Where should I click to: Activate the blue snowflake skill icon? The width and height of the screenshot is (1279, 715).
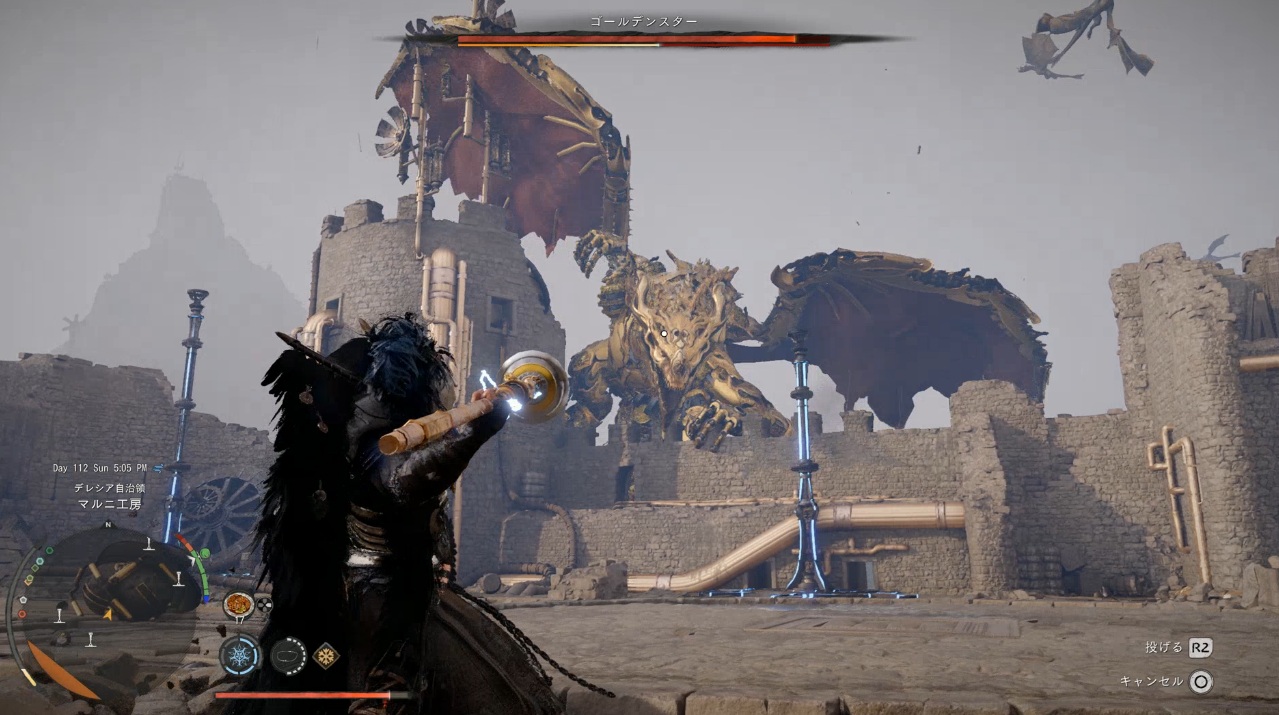click(240, 655)
